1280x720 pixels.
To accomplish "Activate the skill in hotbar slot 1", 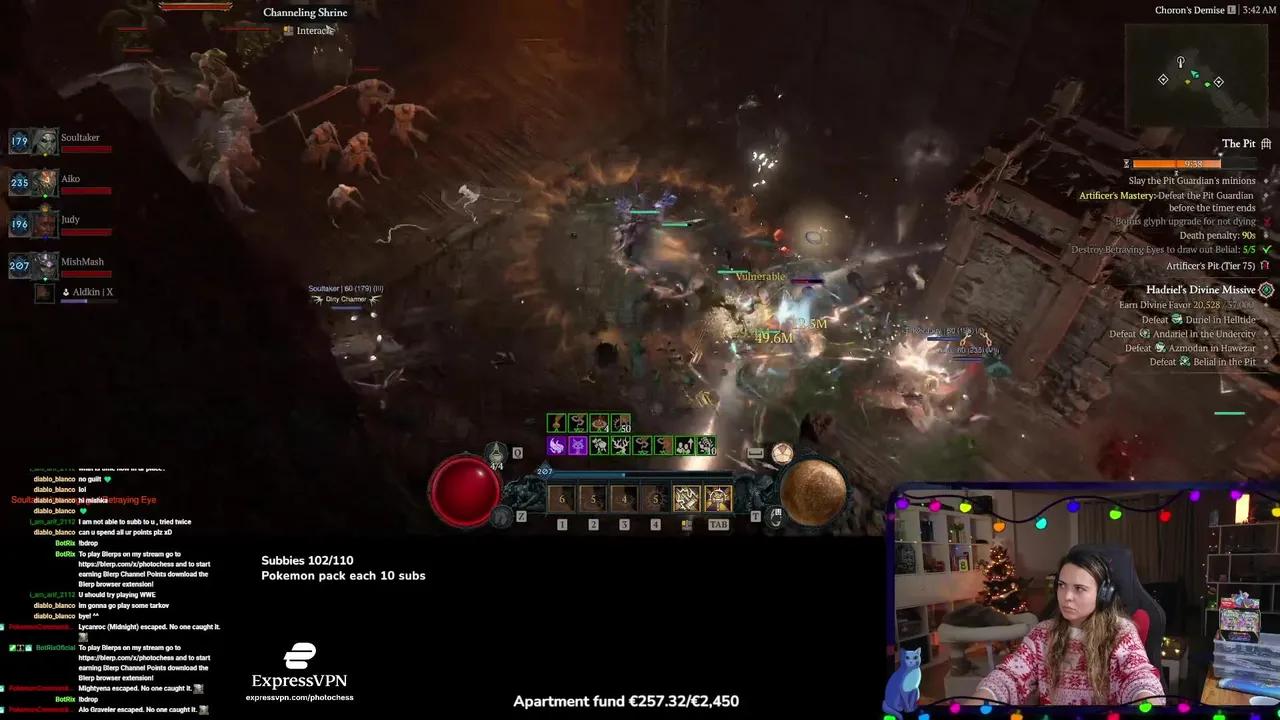I will point(561,498).
